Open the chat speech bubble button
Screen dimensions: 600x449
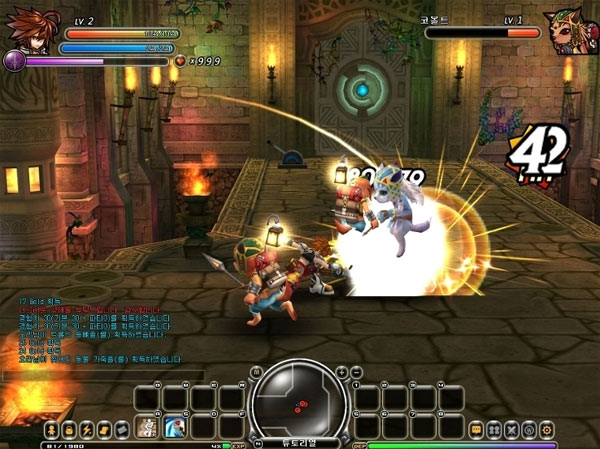(x=476, y=429)
